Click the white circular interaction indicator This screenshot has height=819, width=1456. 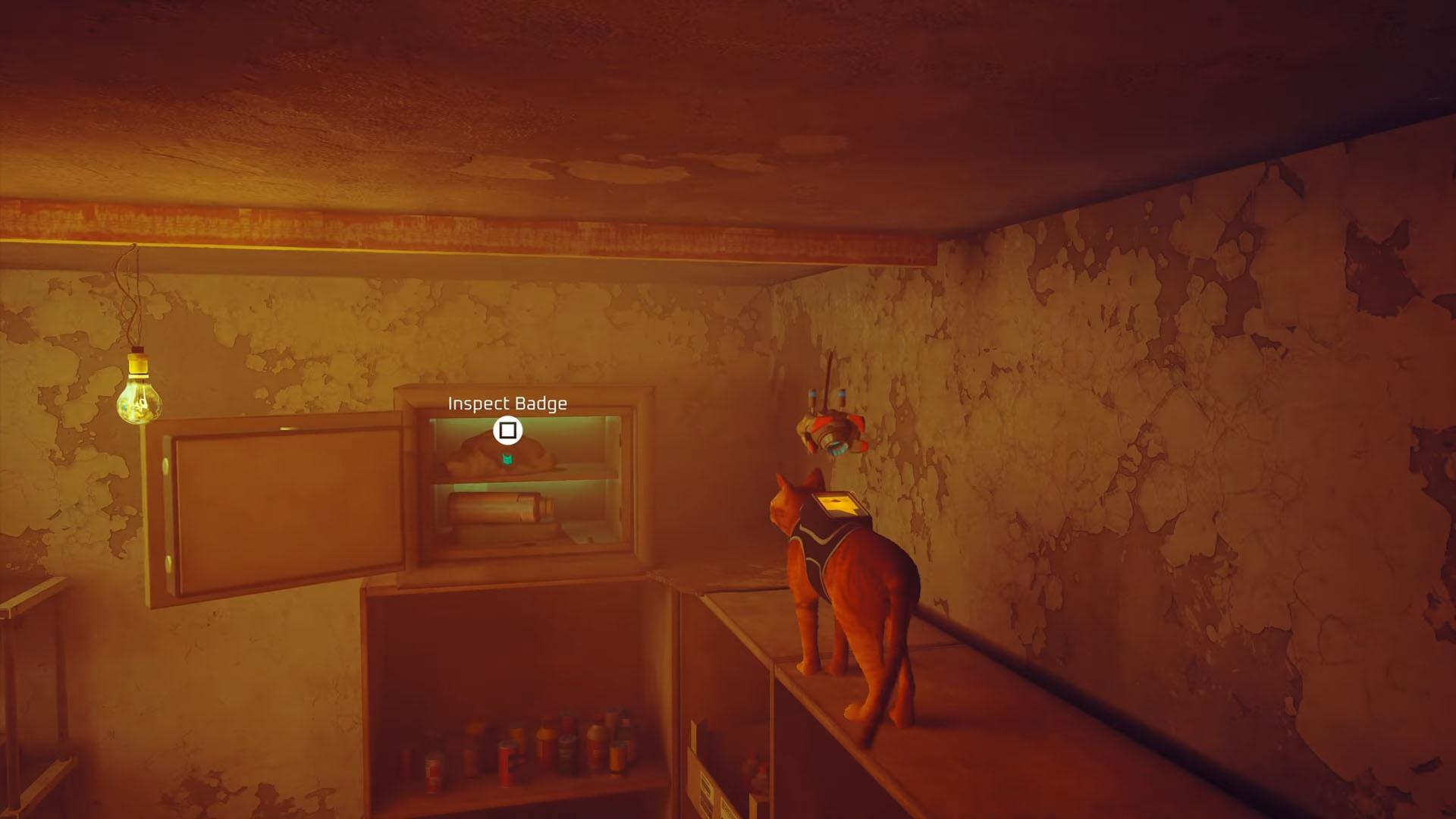coord(508,429)
